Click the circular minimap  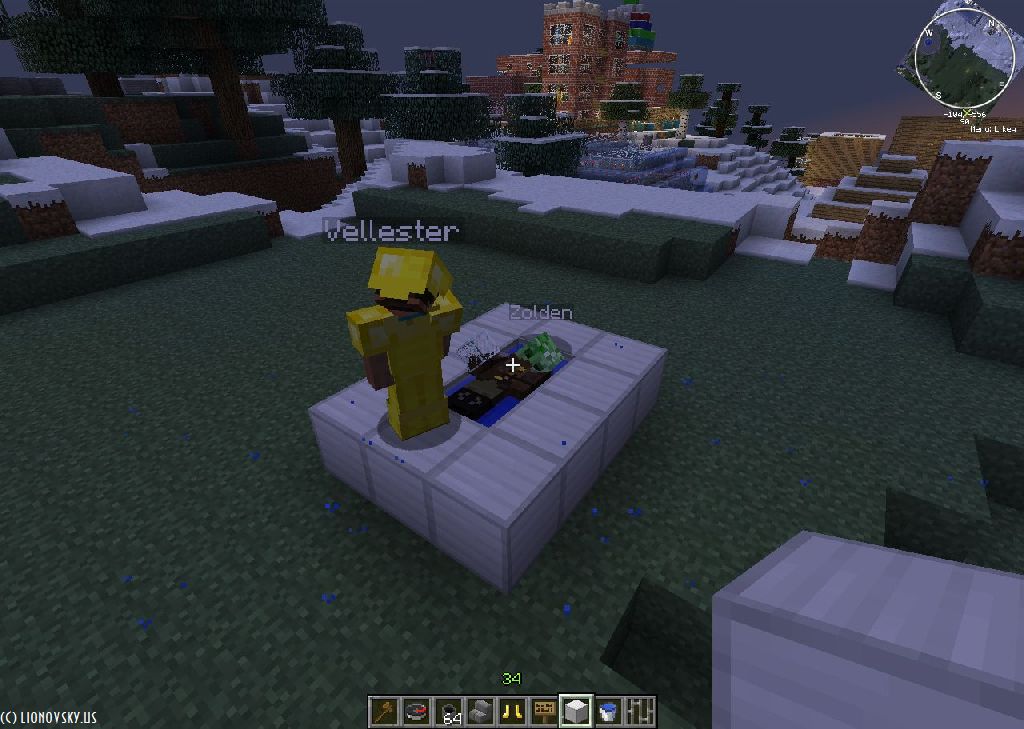964,56
